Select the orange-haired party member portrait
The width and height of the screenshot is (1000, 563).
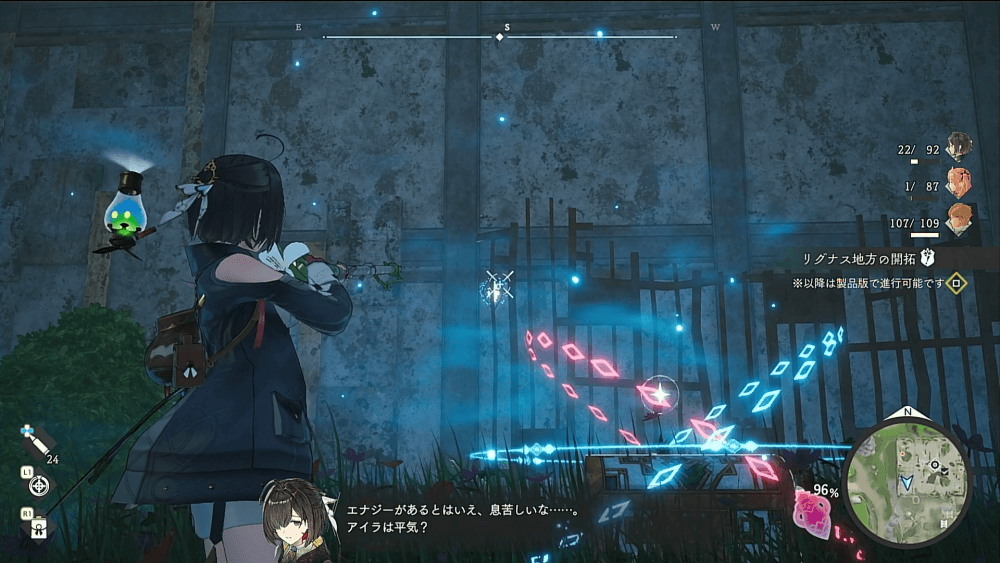coord(960,217)
